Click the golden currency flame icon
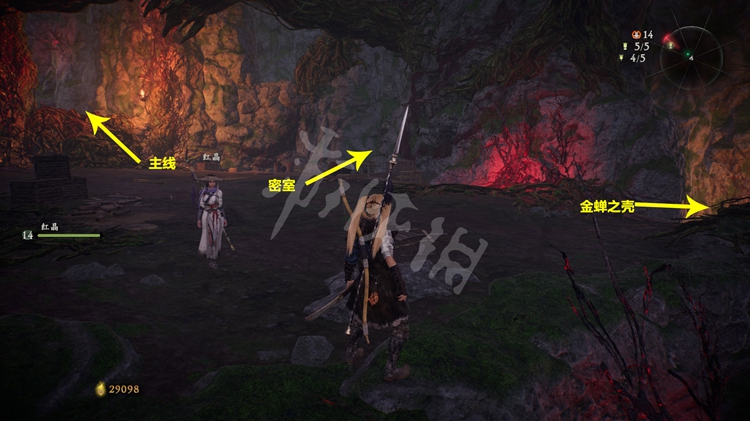 100,388
